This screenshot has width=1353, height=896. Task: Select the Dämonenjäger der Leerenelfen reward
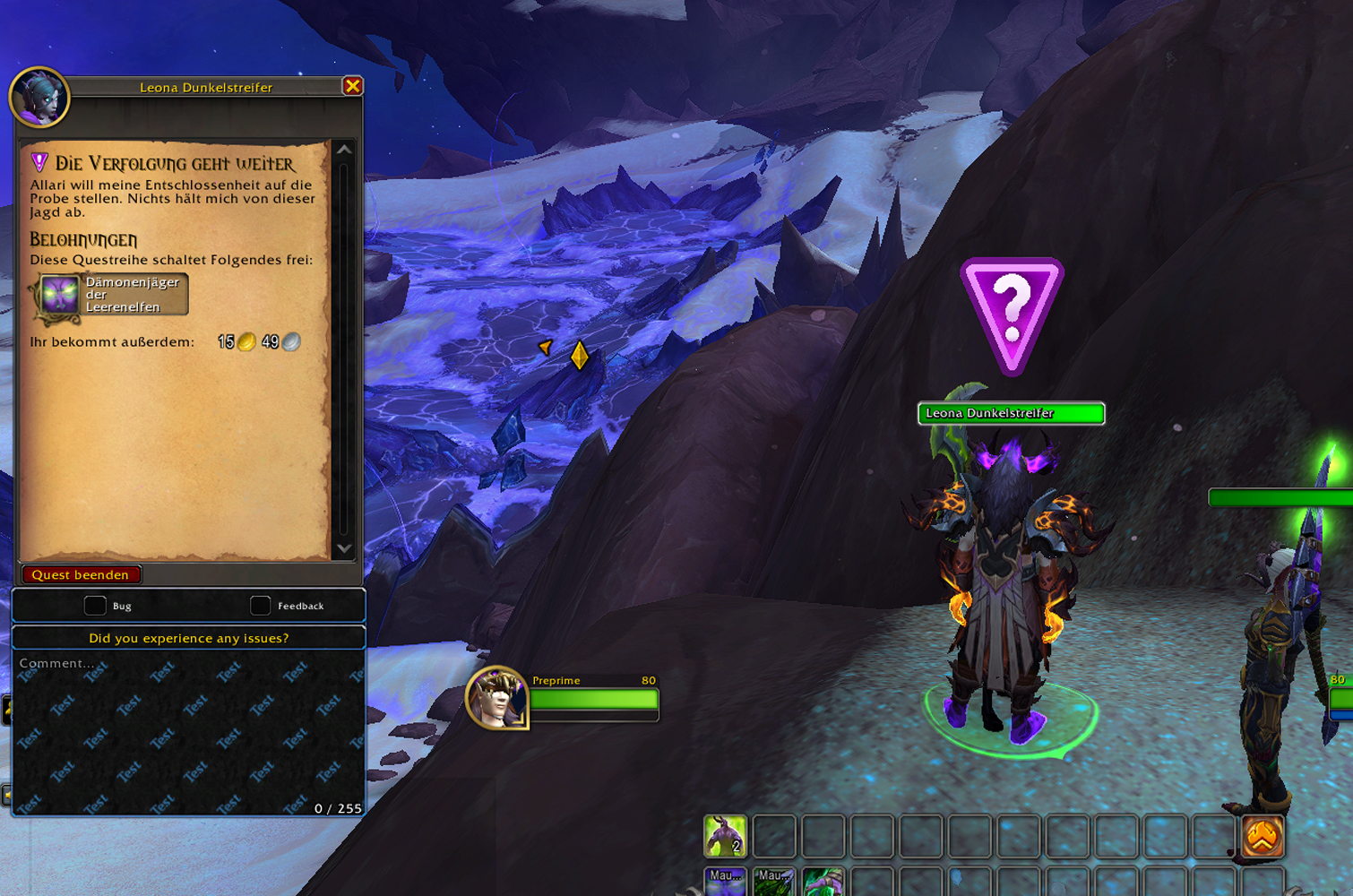click(x=112, y=295)
